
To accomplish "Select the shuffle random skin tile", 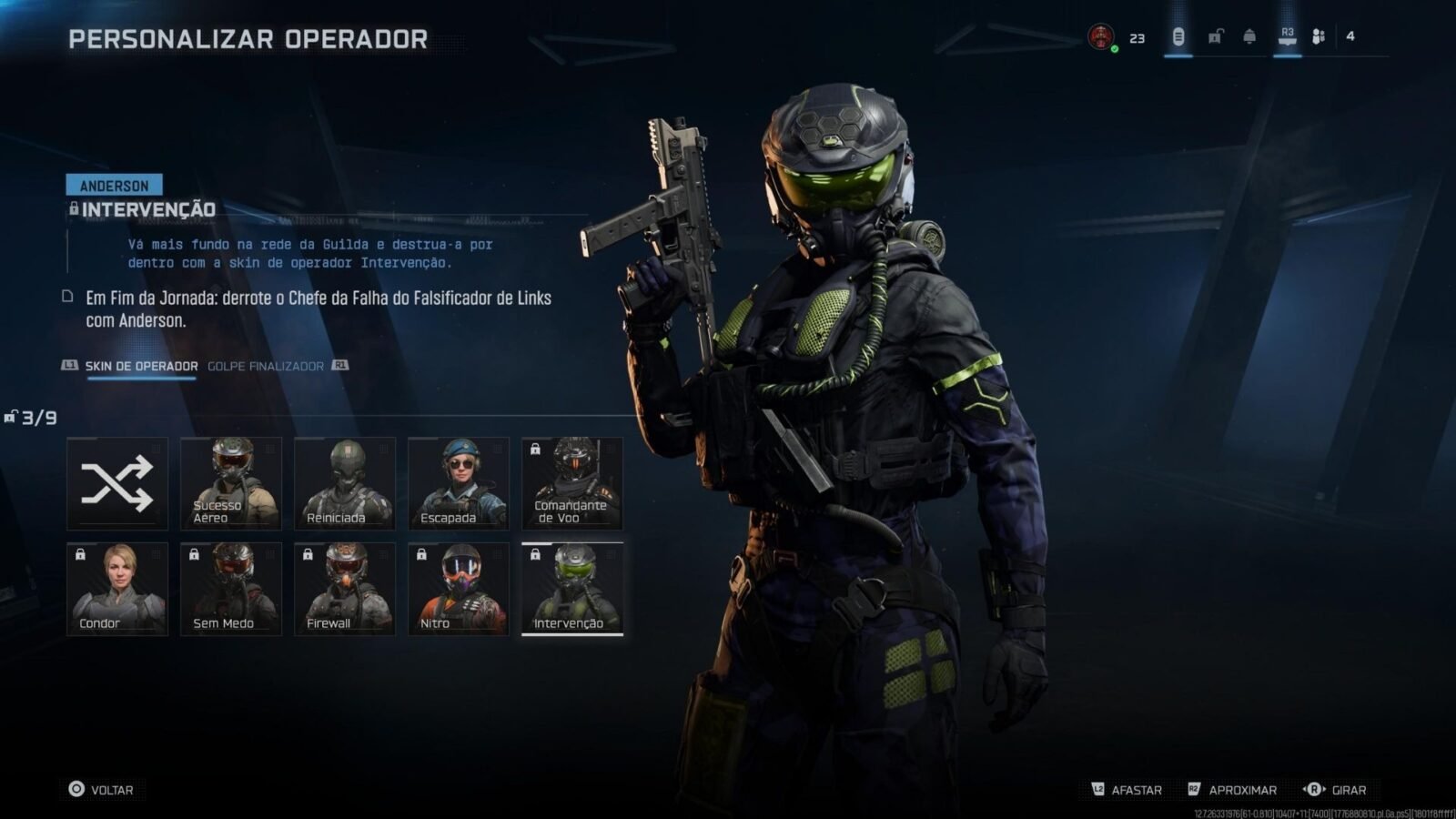I will point(117,483).
